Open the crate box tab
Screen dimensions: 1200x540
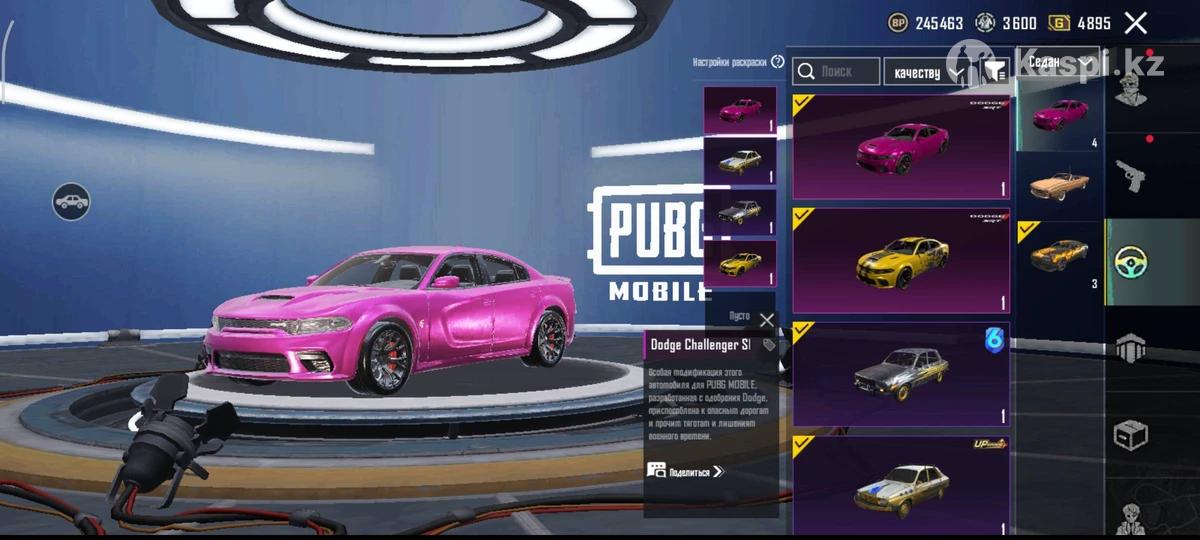[x=1131, y=435]
